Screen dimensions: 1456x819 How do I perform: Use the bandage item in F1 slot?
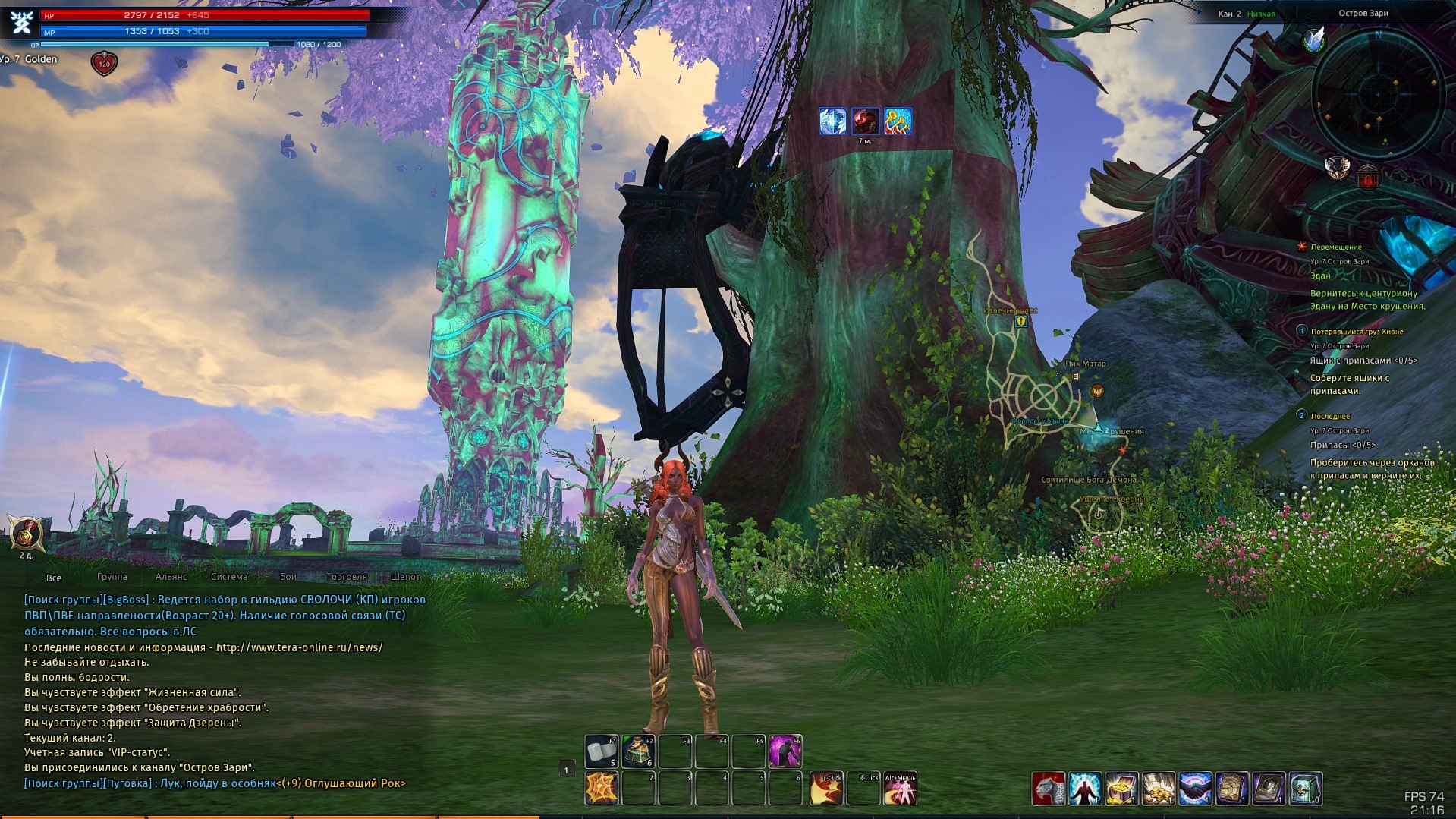click(602, 751)
